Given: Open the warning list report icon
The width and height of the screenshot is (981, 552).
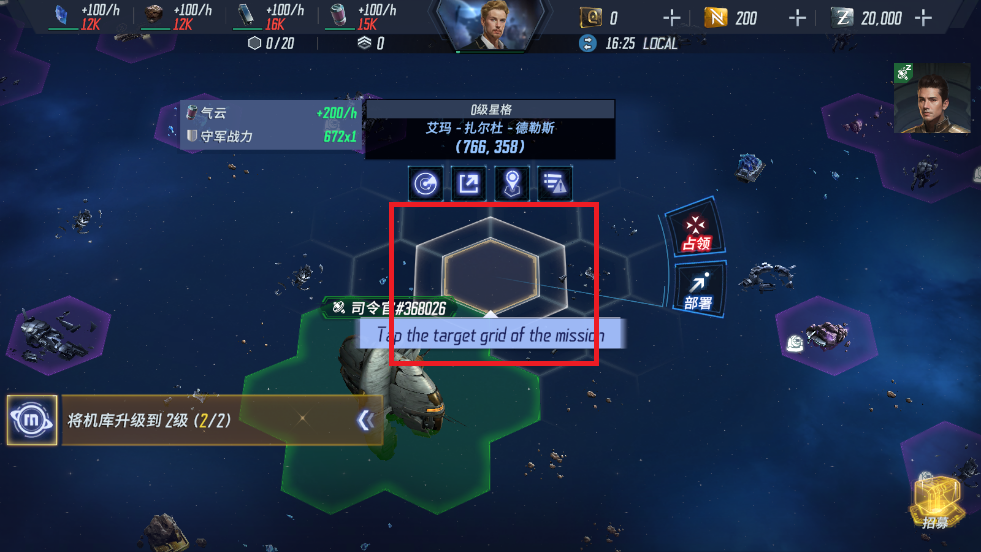Looking at the screenshot, I should [x=554, y=183].
